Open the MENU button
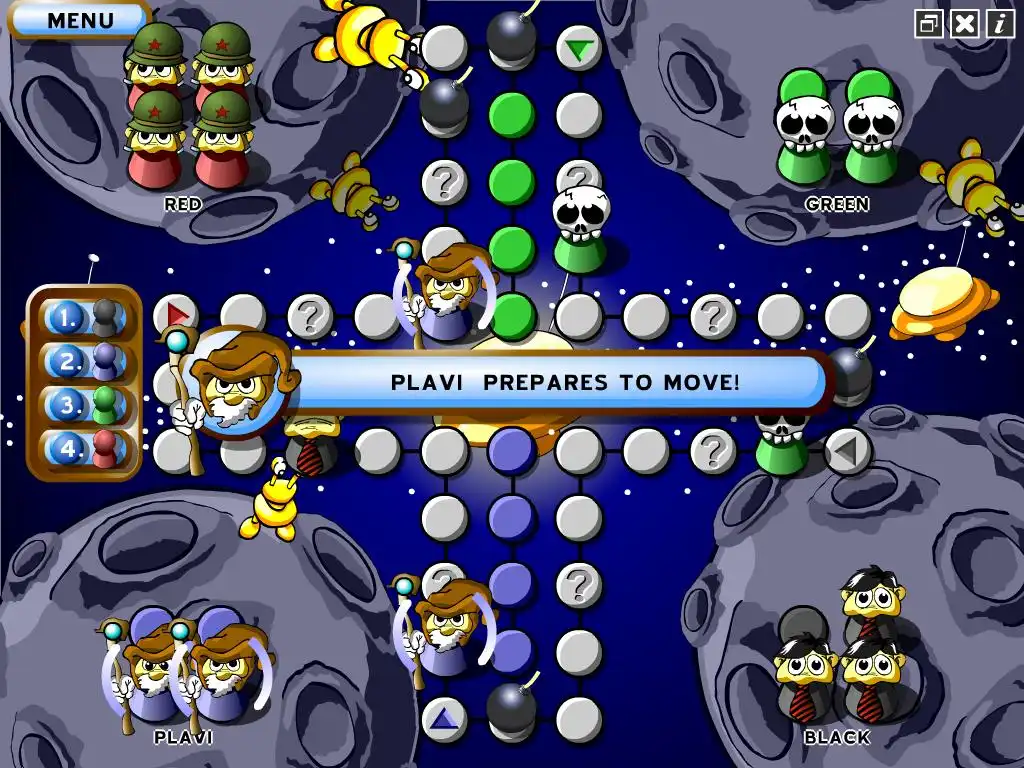The width and height of the screenshot is (1024, 768). point(80,19)
